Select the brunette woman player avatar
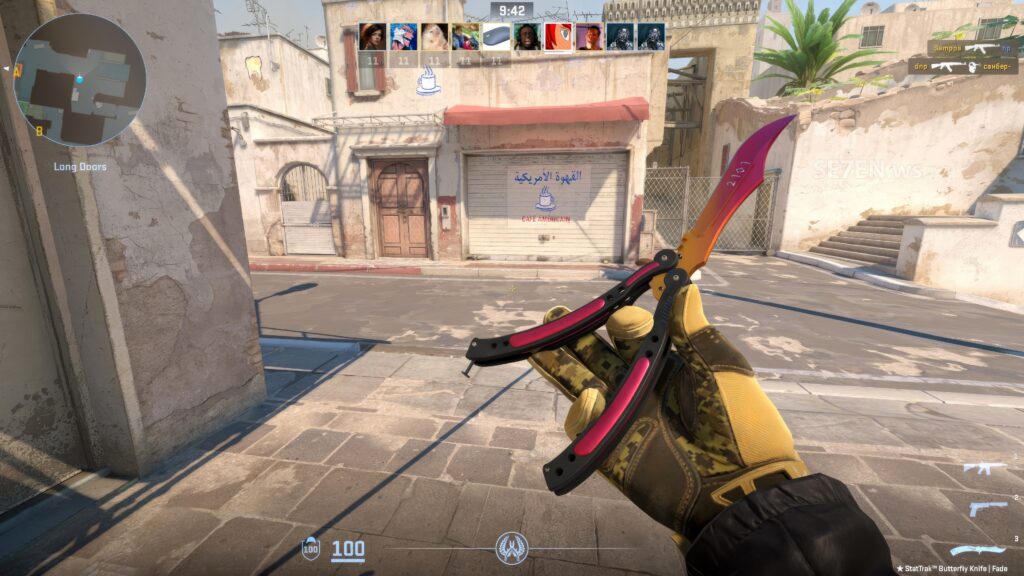This screenshot has height=576, width=1024. (372, 37)
